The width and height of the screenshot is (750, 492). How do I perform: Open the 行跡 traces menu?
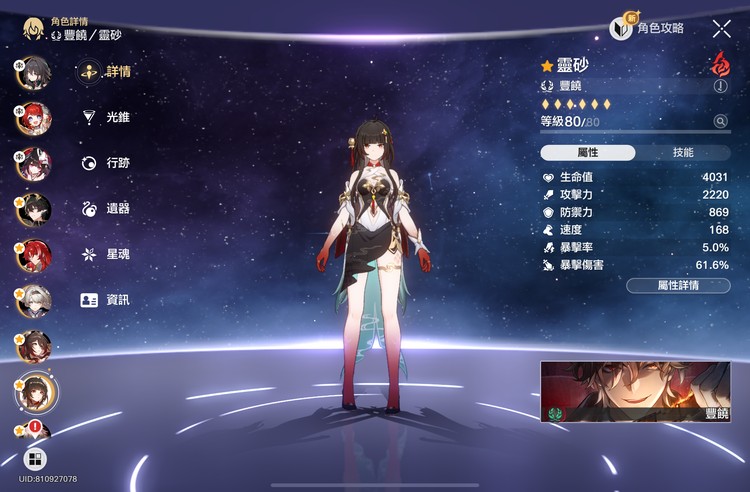click(107, 163)
